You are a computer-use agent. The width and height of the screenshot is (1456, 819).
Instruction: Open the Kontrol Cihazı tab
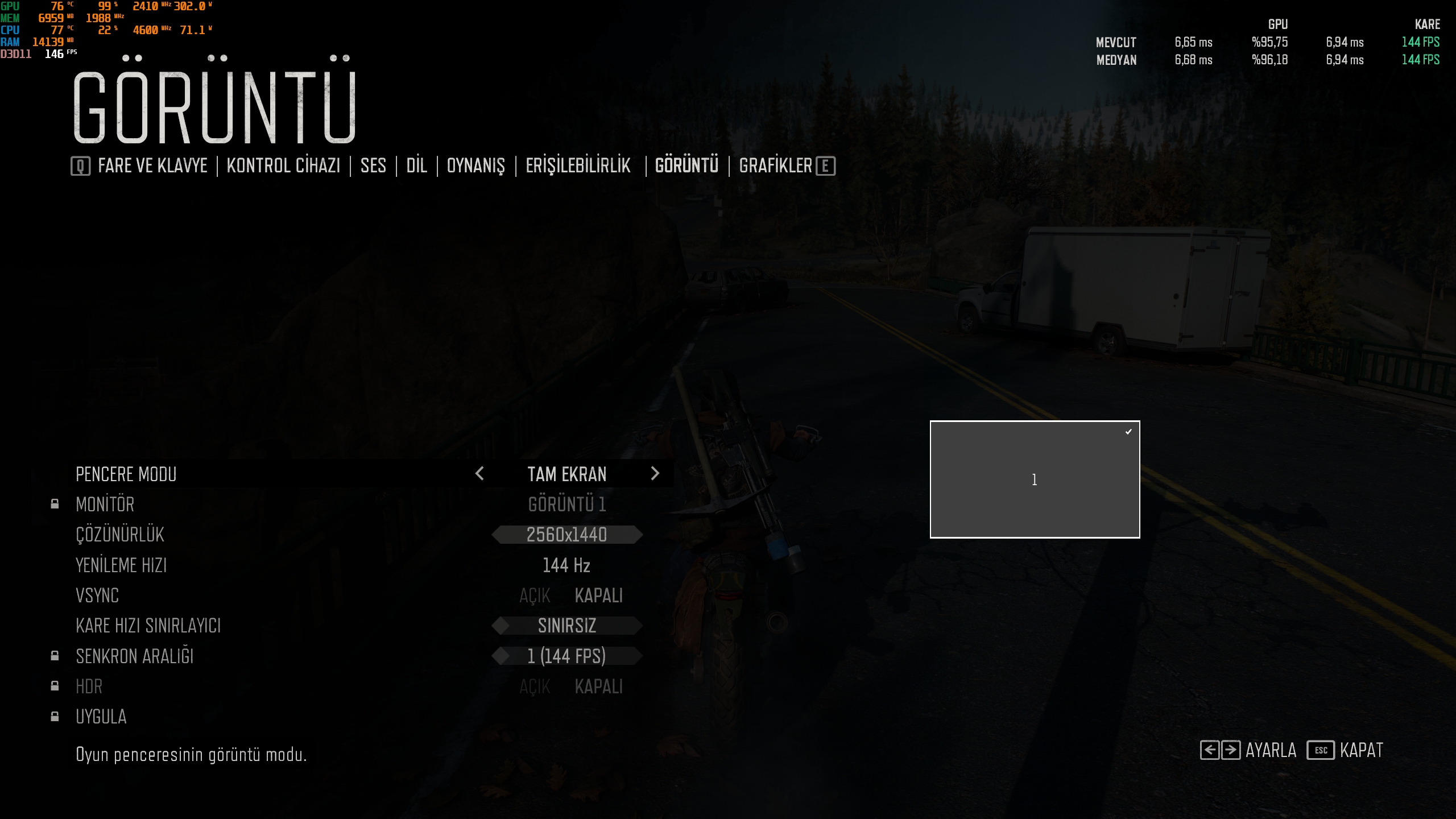(283, 166)
